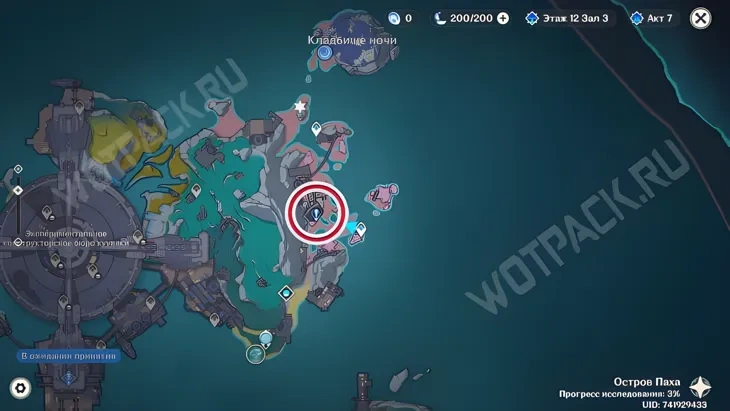Select the pin marker inside the red circle

click(317, 213)
